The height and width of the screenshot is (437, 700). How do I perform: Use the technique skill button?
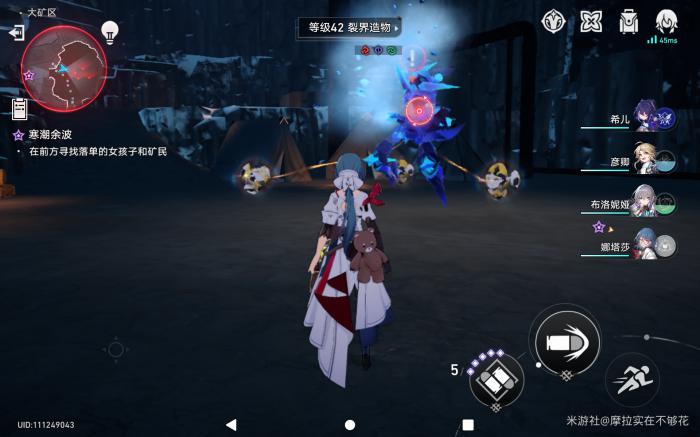(x=495, y=378)
